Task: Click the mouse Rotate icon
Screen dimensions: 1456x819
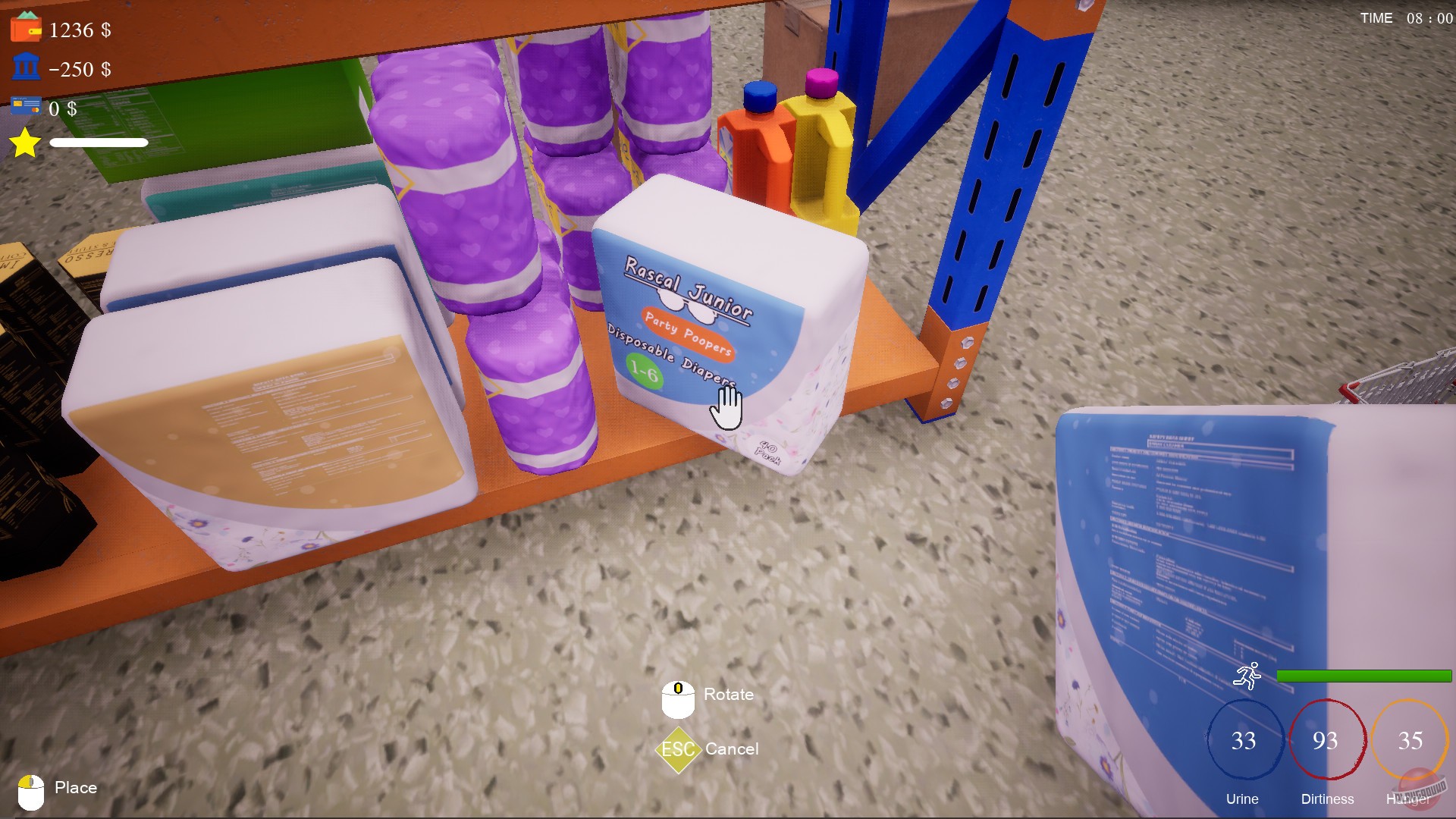Action: [x=677, y=699]
